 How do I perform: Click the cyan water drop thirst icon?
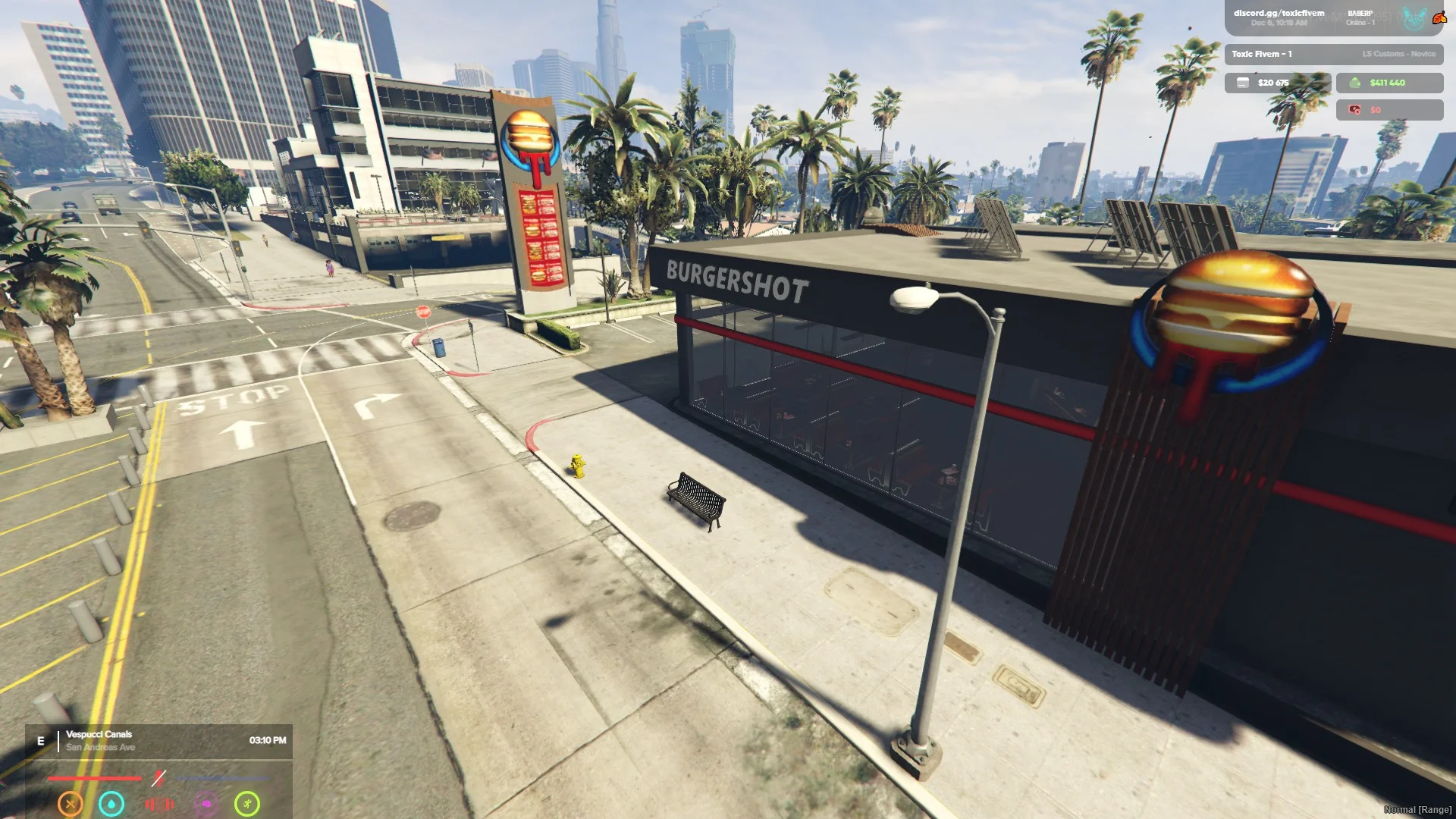pyautogui.click(x=111, y=803)
